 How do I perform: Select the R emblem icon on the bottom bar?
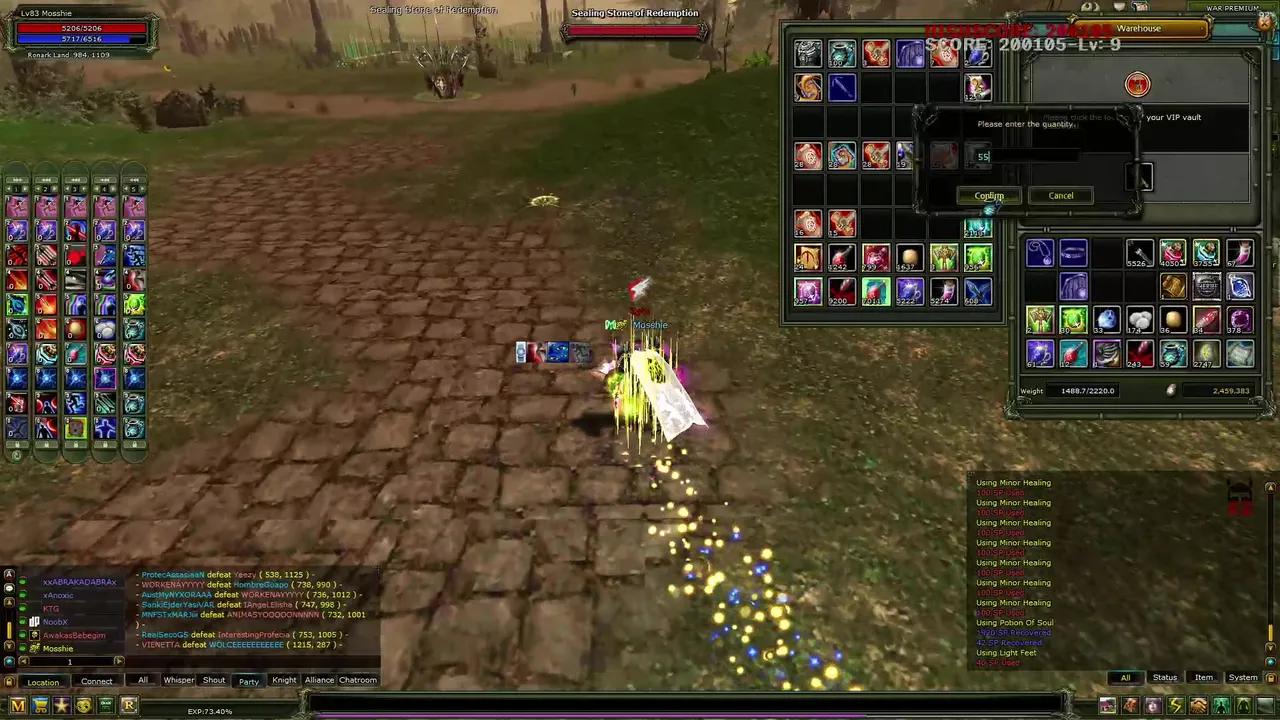click(x=129, y=705)
